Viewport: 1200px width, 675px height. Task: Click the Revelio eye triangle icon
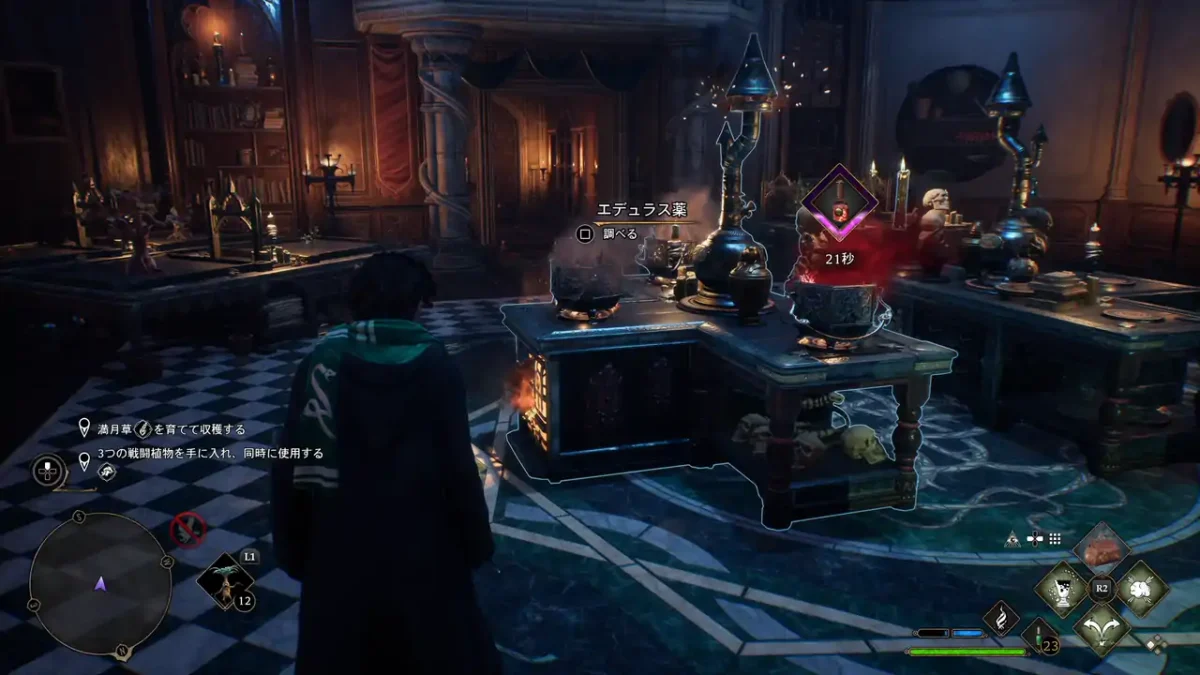[x=1014, y=538]
